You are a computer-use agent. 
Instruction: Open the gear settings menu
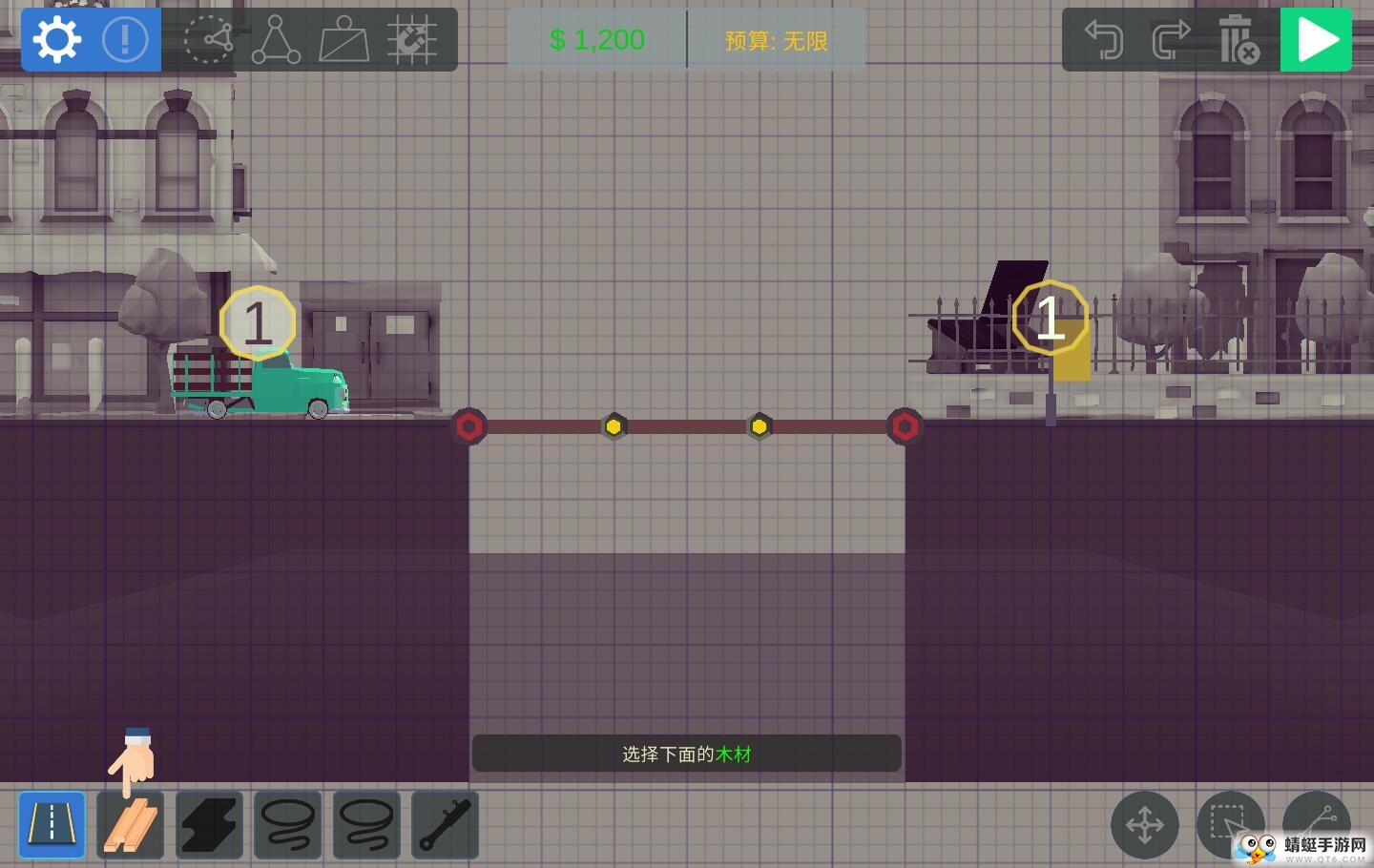point(56,40)
